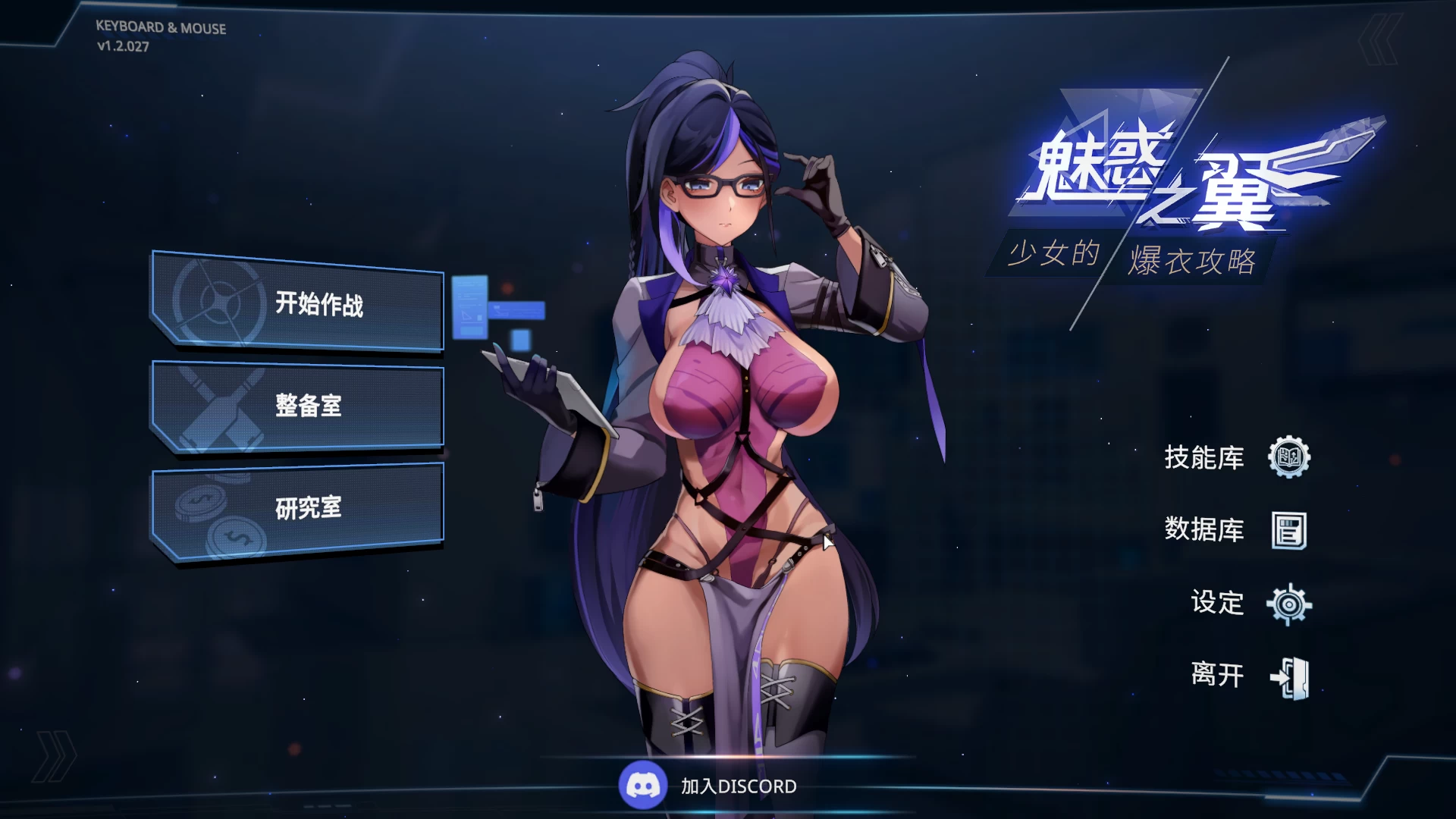
Task: Open 技能库 from the right panel
Action: 1206,458
